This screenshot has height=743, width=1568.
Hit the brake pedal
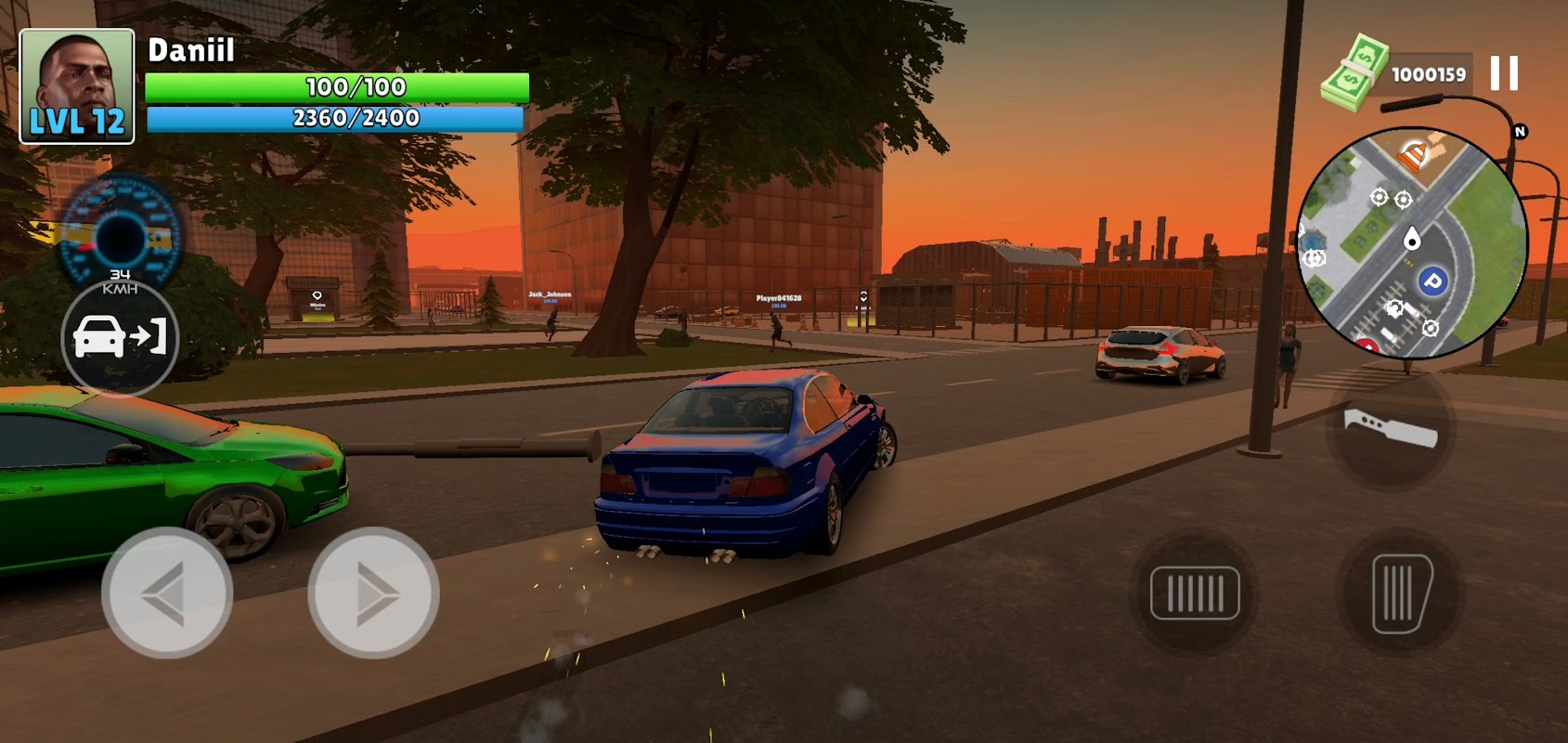(x=1195, y=593)
